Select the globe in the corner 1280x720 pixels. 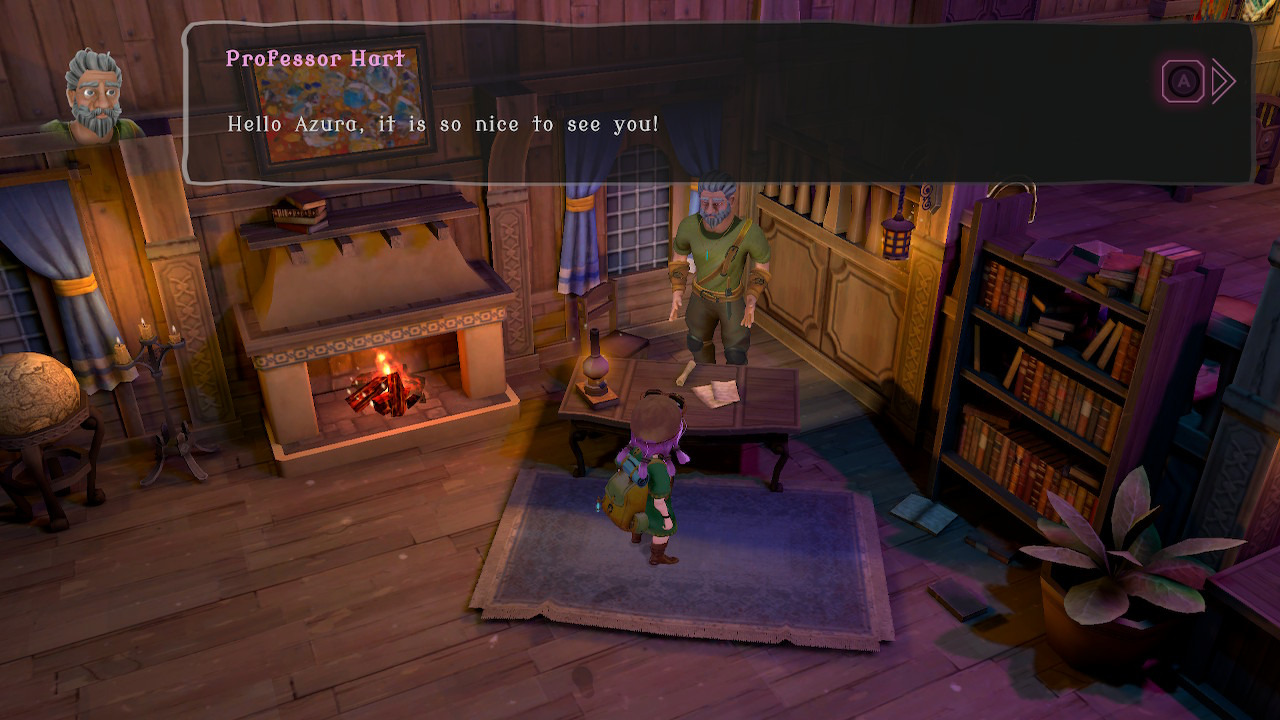click(35, 390)
